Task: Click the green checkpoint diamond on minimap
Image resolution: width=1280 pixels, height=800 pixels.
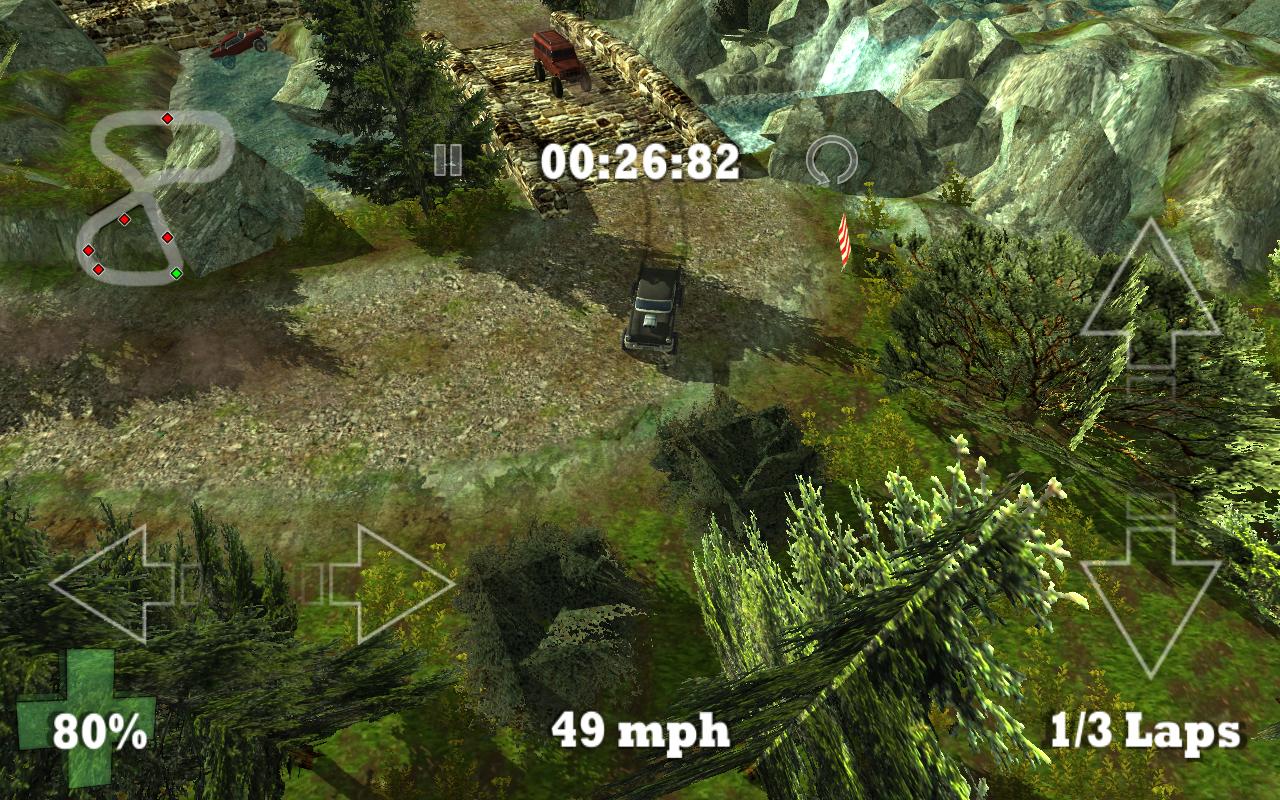Action: [176, 272]
